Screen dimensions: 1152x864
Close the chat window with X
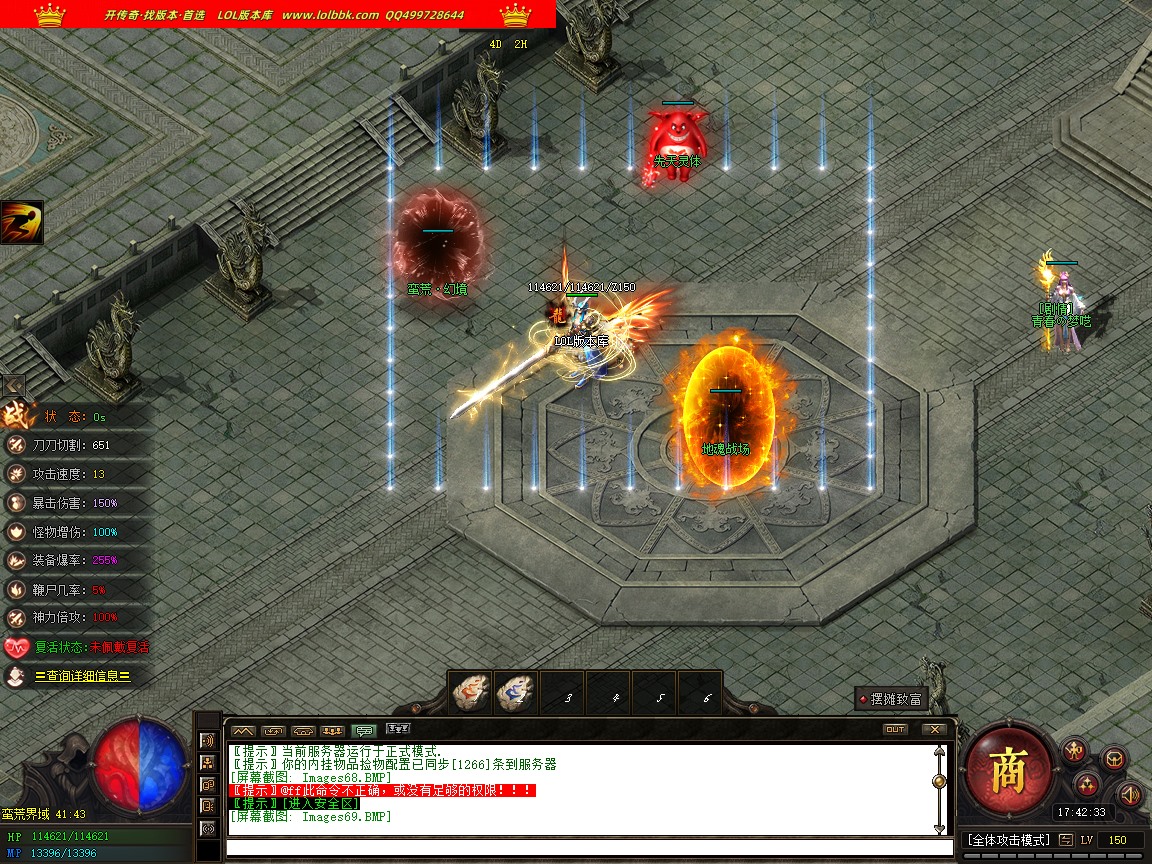[x=934, y=729]
